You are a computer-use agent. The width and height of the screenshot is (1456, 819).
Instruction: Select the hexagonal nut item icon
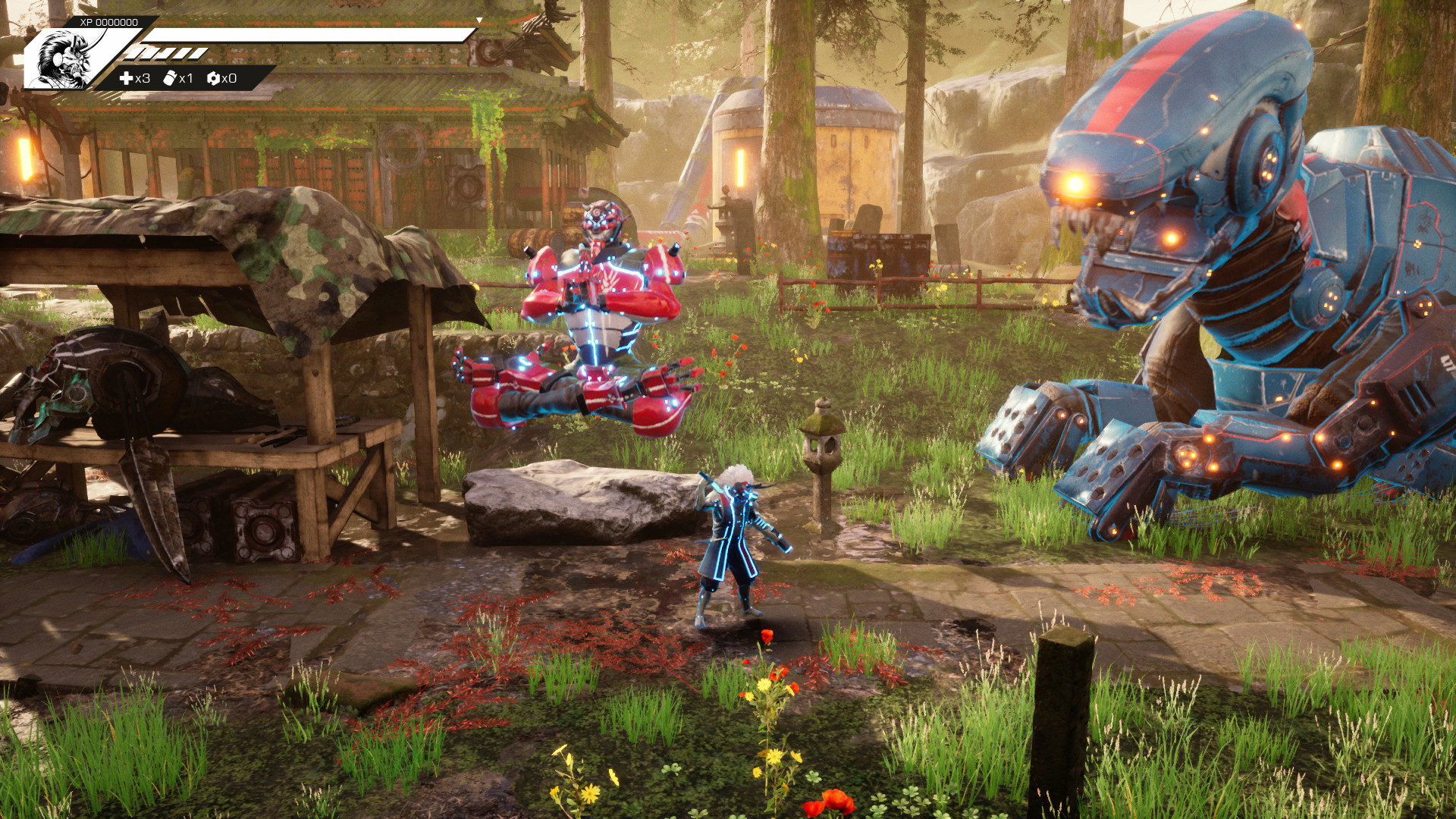213,78
